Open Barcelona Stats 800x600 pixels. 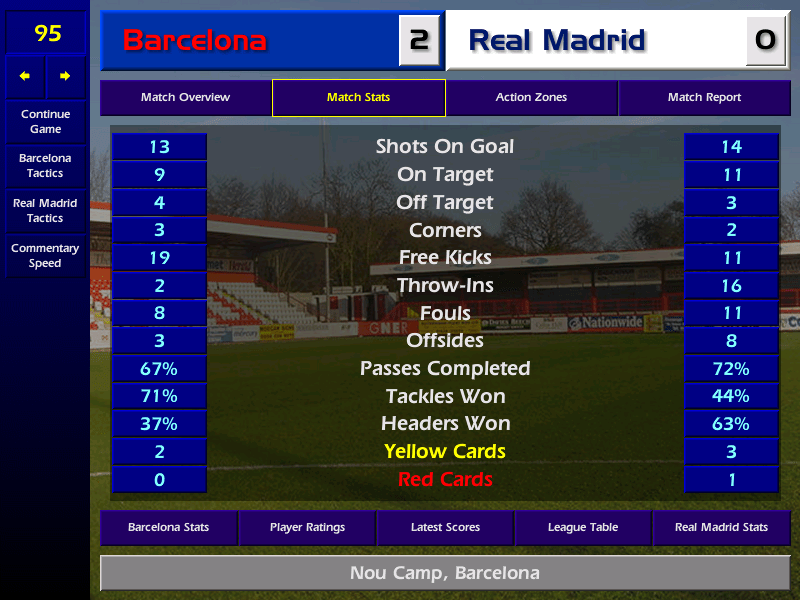click(x=168, y=527)
